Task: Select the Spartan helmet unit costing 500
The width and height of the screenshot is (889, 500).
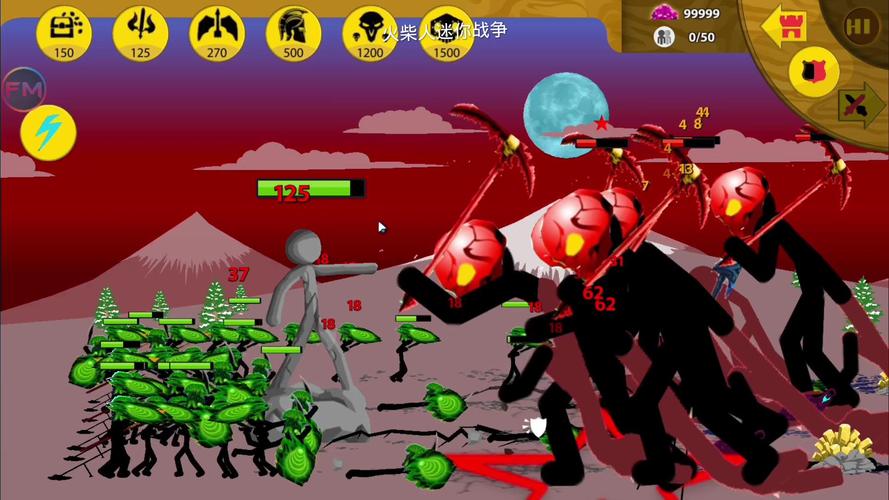Action: [x=293, y=31]
